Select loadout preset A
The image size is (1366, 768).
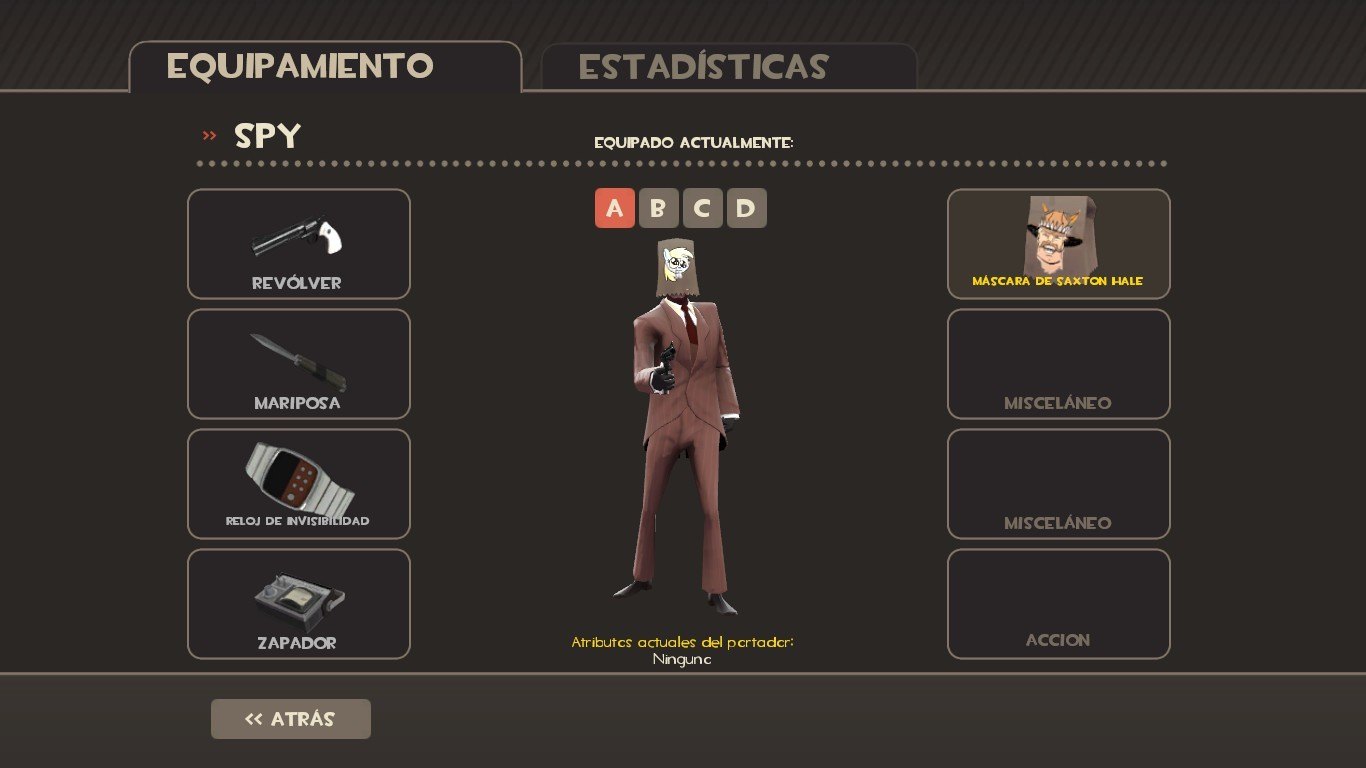pos(614,208)
